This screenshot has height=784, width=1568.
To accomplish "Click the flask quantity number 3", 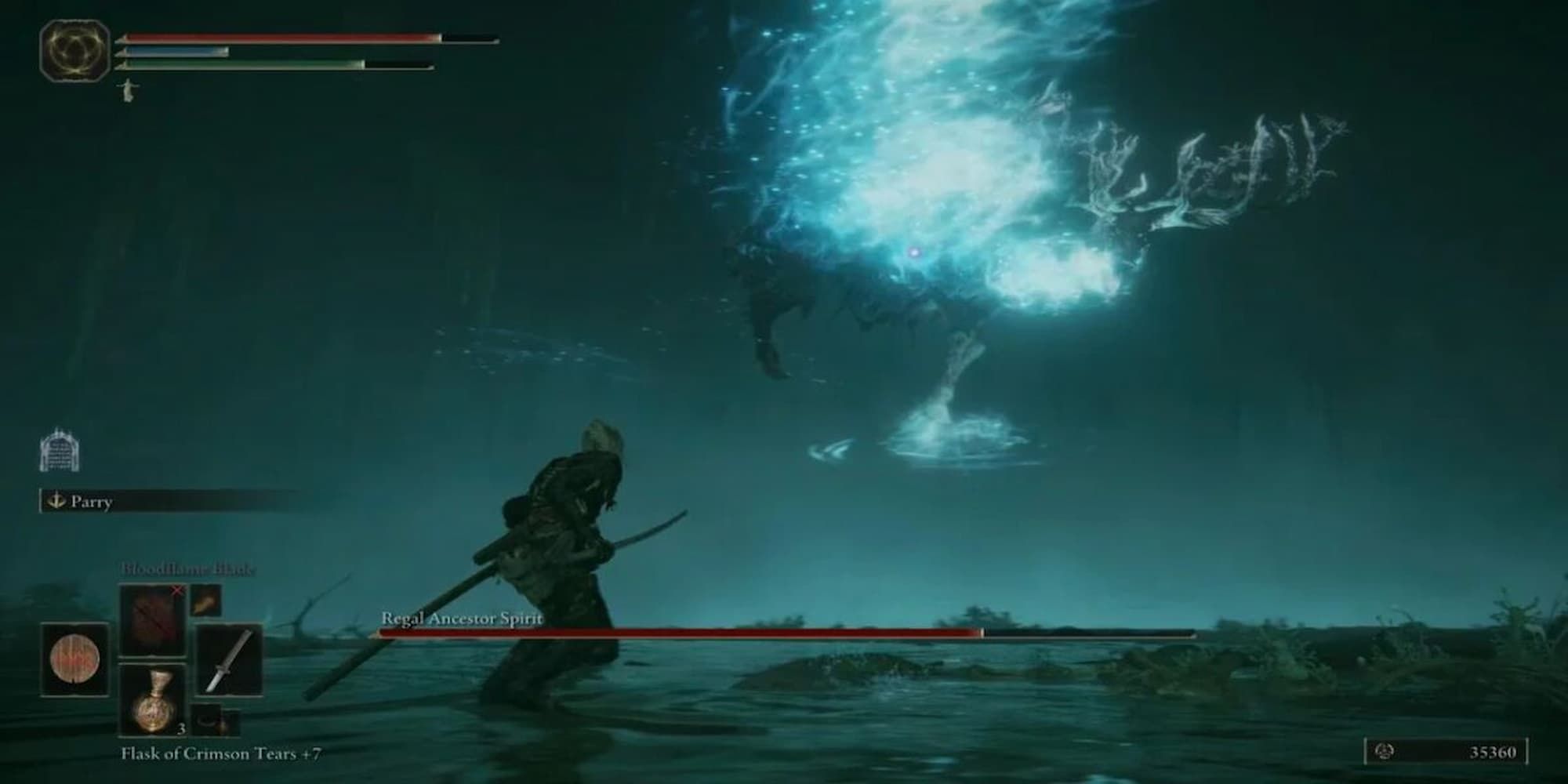I will click(180, 729).
